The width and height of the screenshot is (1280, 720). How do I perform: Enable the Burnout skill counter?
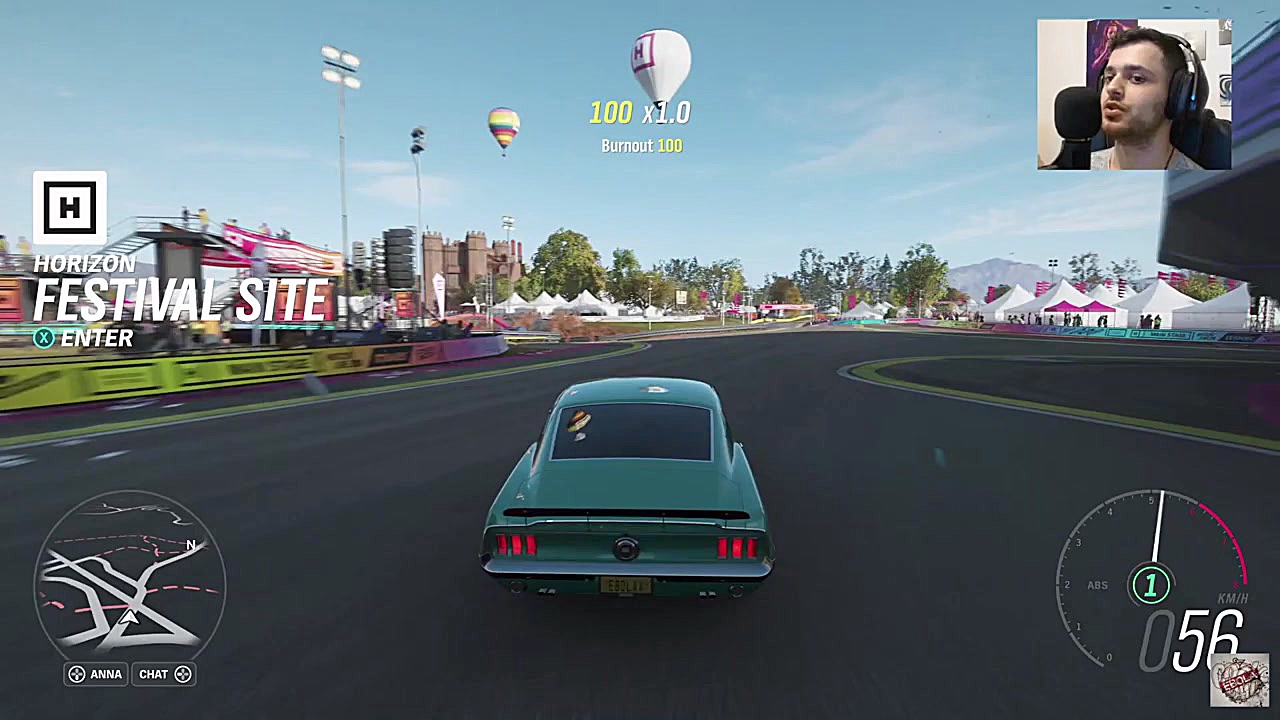click(641, 145)
